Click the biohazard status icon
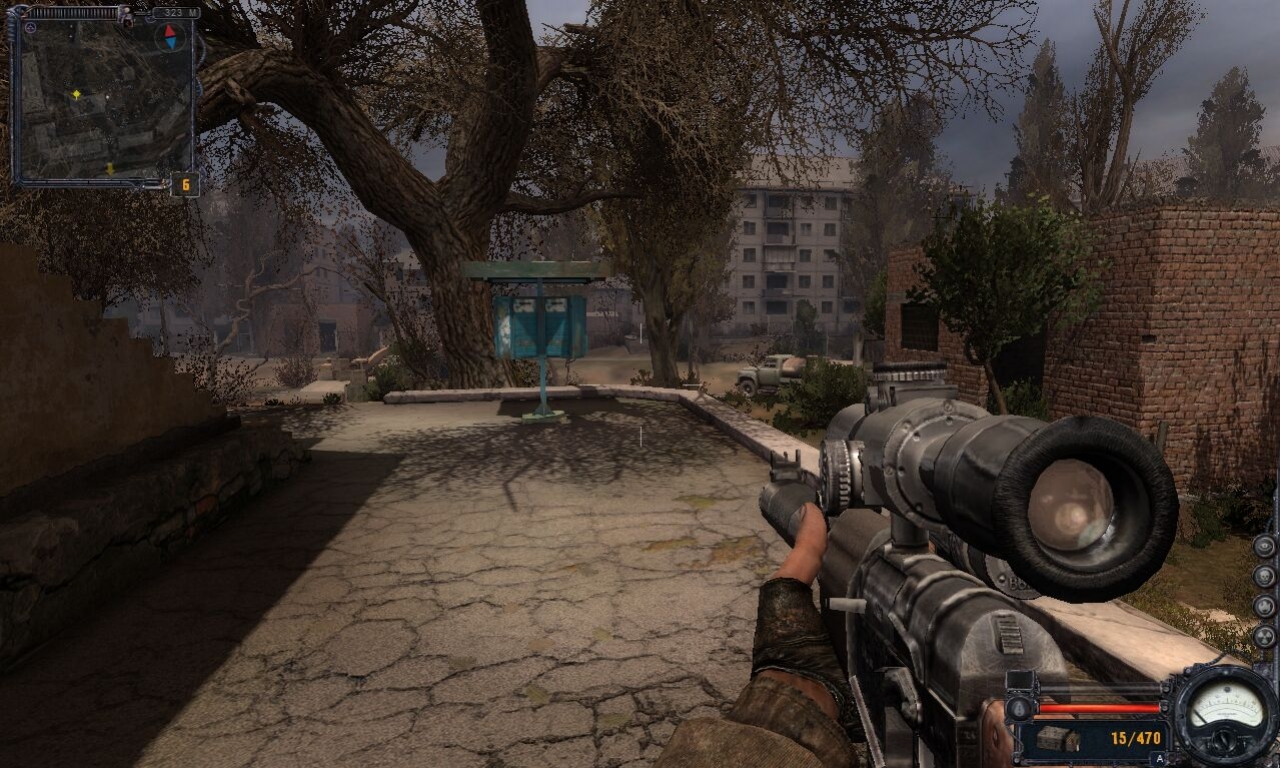1280x768 pixels. [1262, 607]
